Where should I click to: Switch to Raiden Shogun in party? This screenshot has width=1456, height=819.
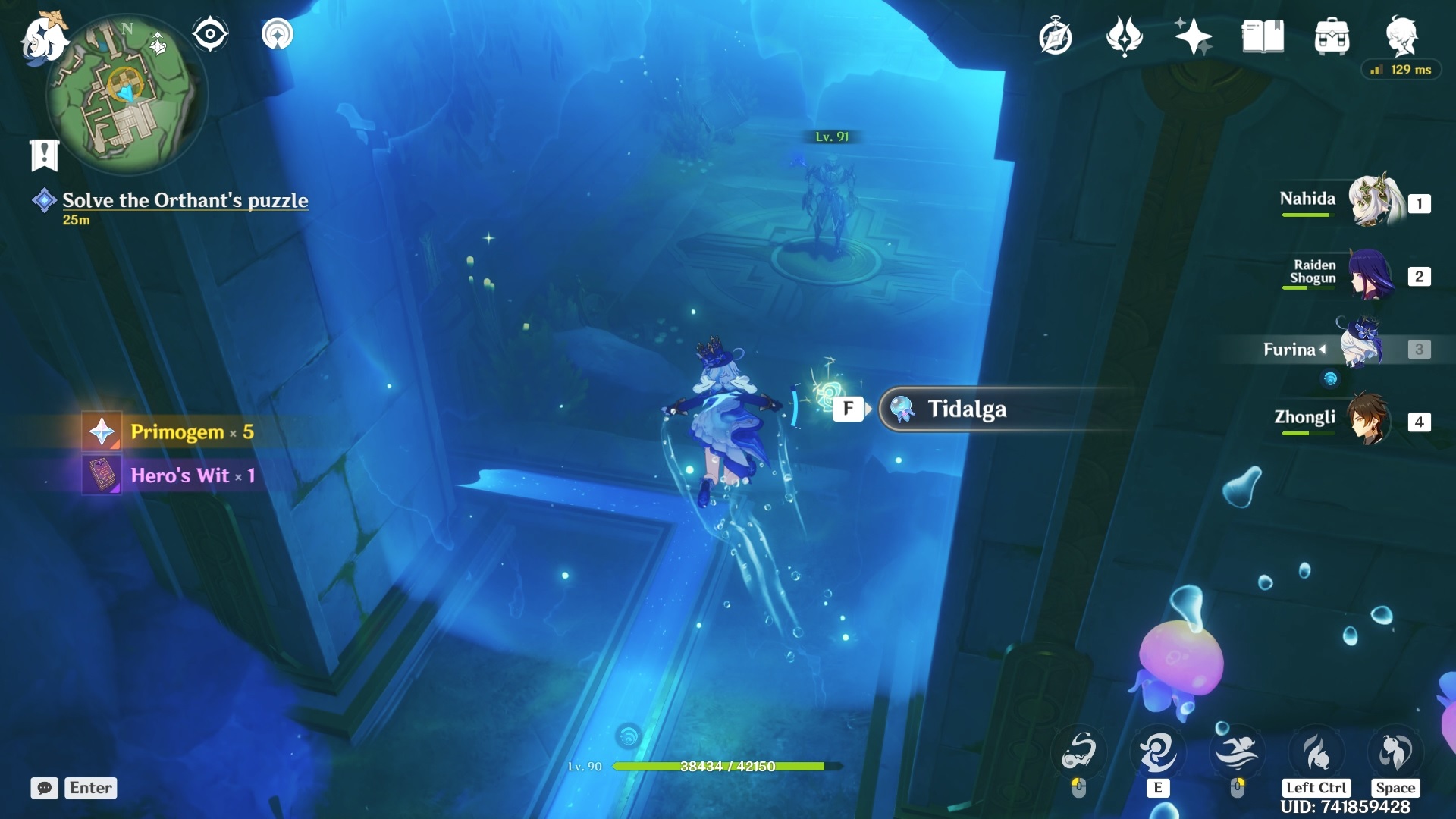[x=1371, y=275]
